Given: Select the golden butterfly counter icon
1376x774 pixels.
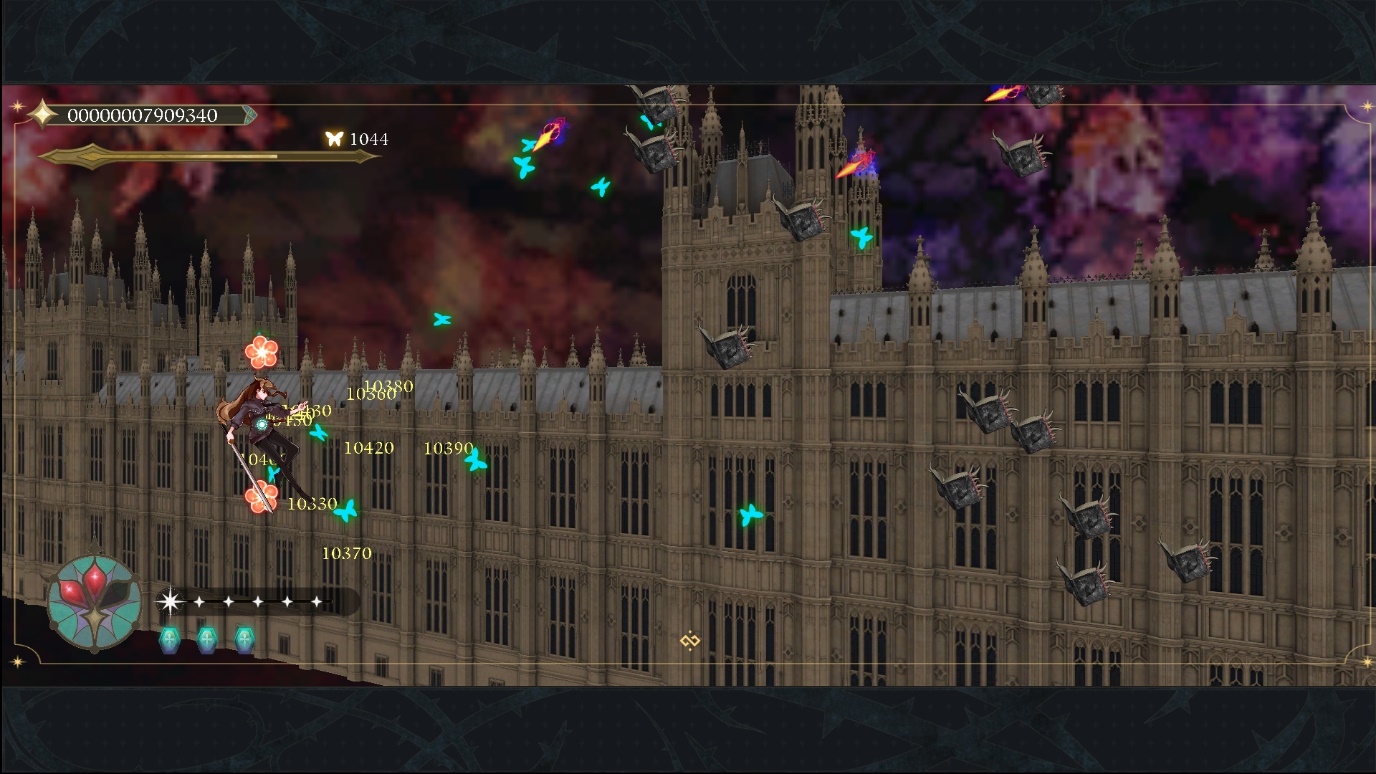Looking at the screenshot, I should pos(334,139).
